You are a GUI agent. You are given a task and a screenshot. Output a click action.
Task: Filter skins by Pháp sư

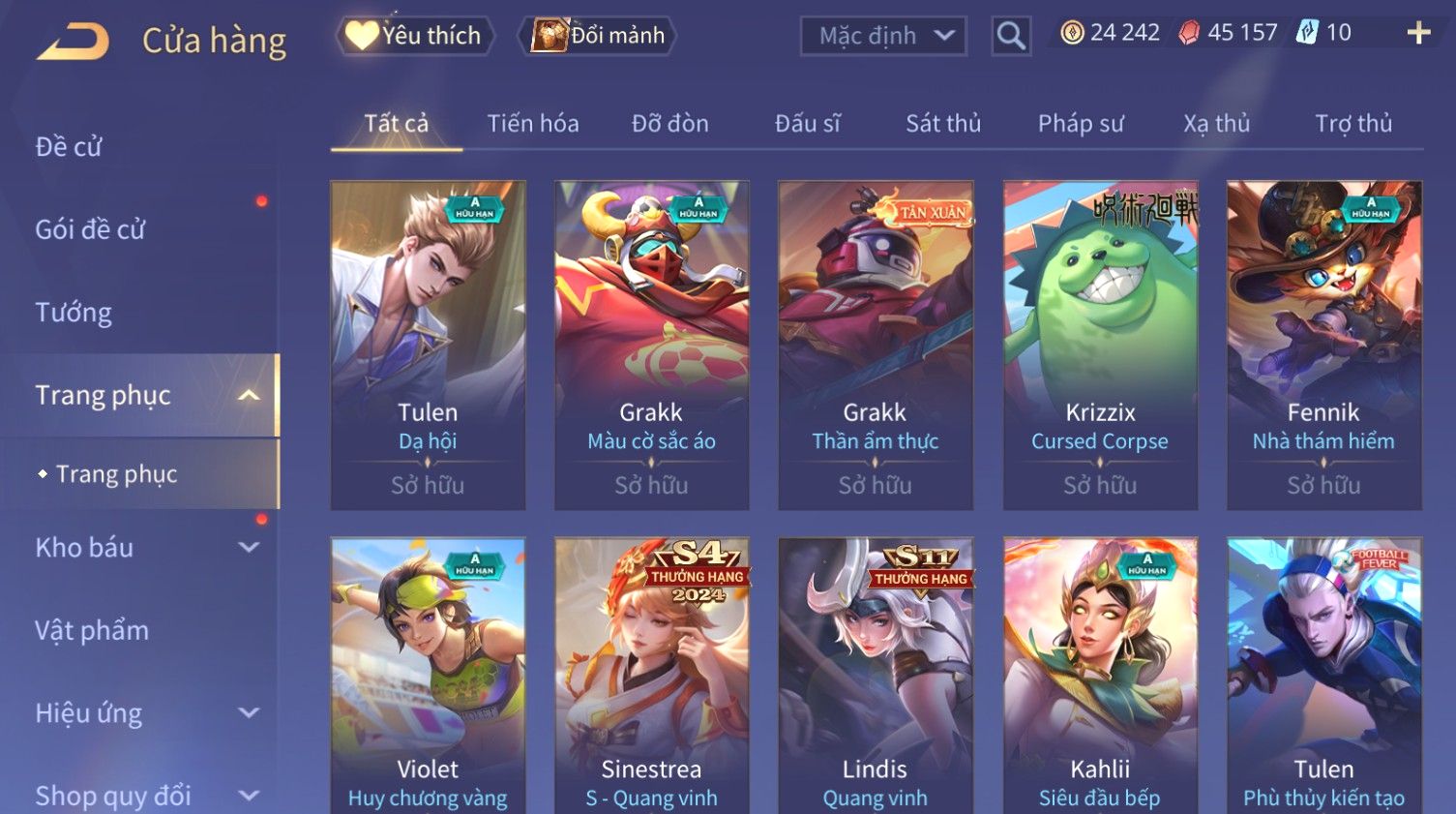(1081, 124)
